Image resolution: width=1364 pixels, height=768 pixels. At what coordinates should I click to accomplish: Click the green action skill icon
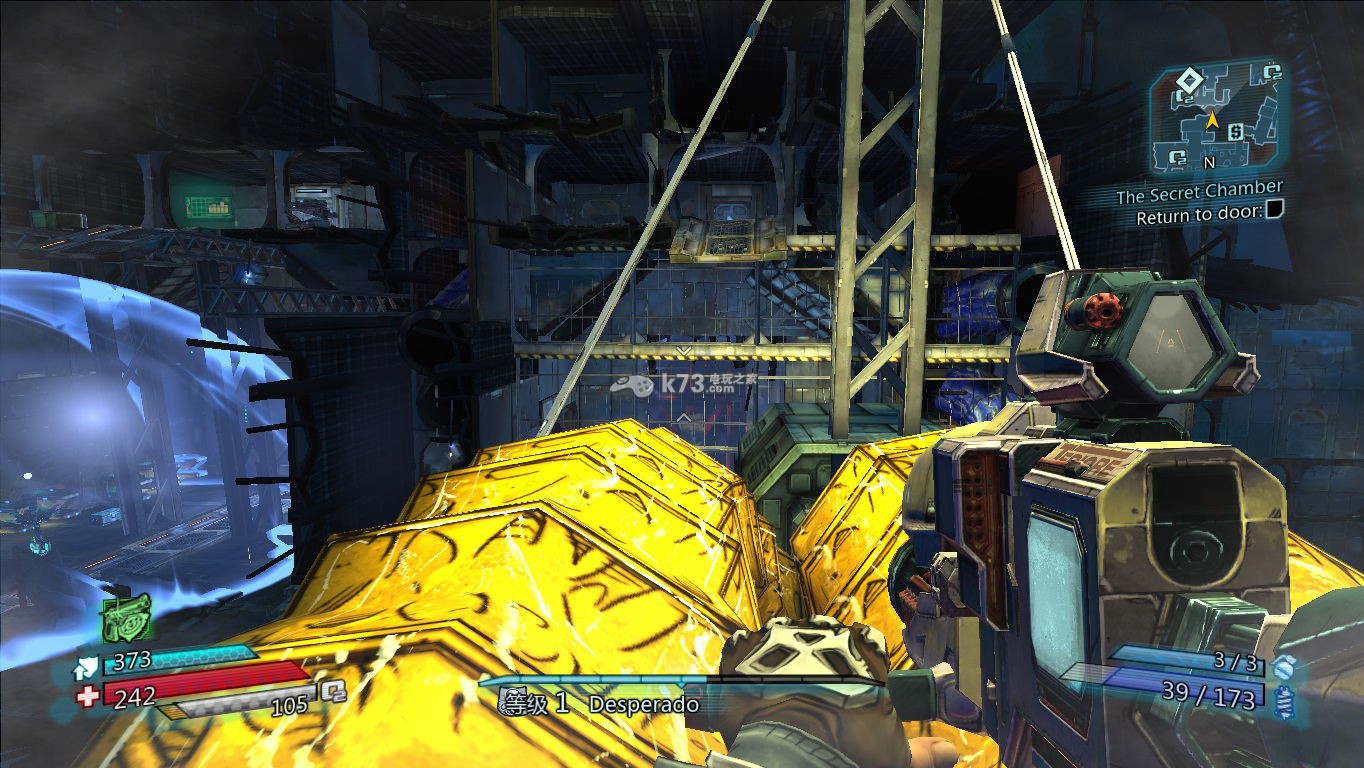coord(126,618)
